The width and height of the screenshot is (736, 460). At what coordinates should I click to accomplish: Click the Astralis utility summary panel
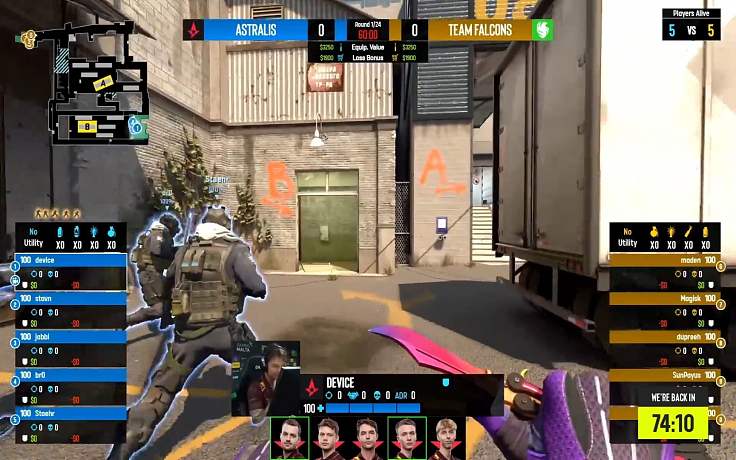point(70,237)
